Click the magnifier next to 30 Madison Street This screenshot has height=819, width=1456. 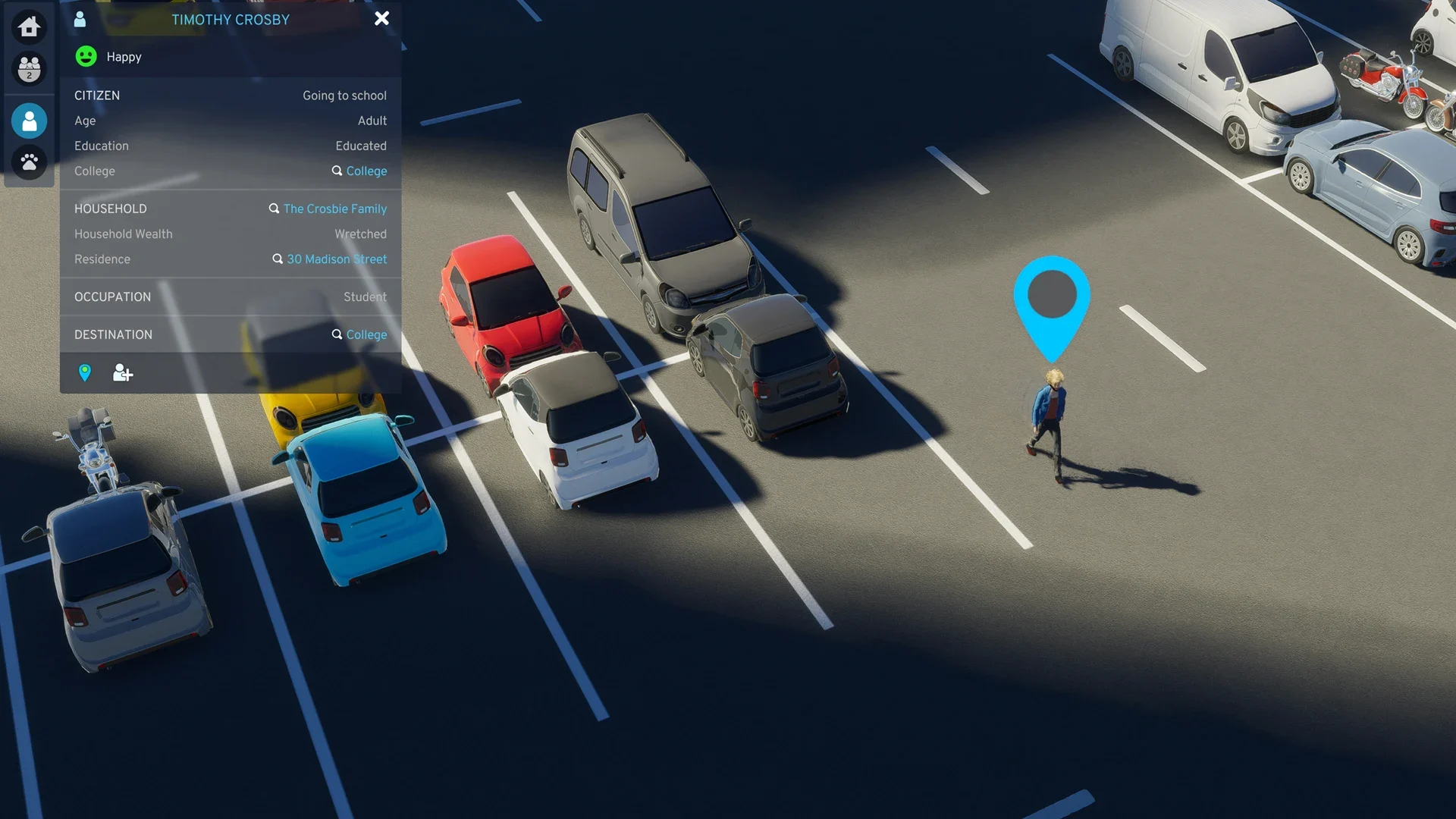click(278, 259)
